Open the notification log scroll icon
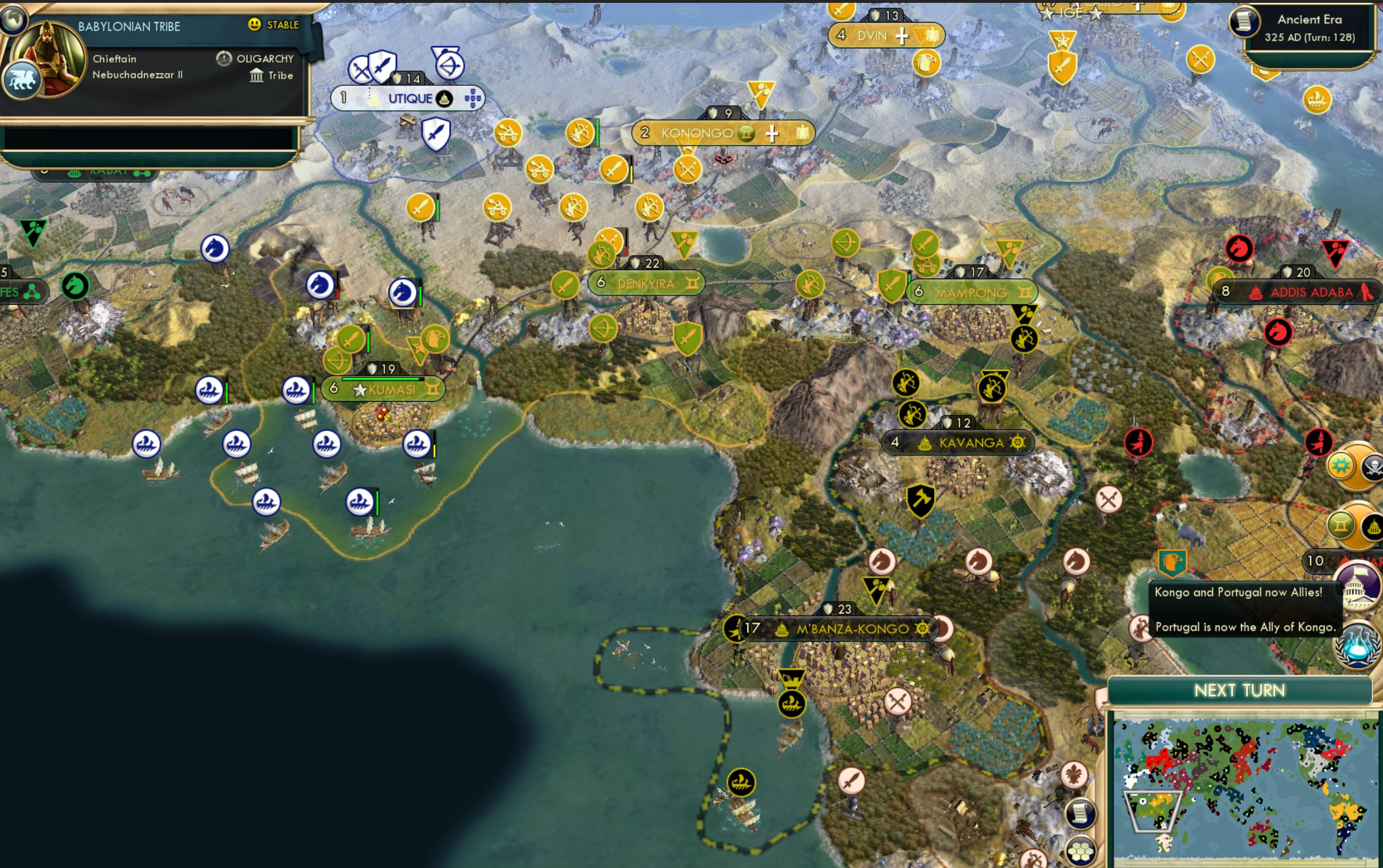Image resolution: width=1383 pixels, height=868 pixels. click(x=1080, y=815)
